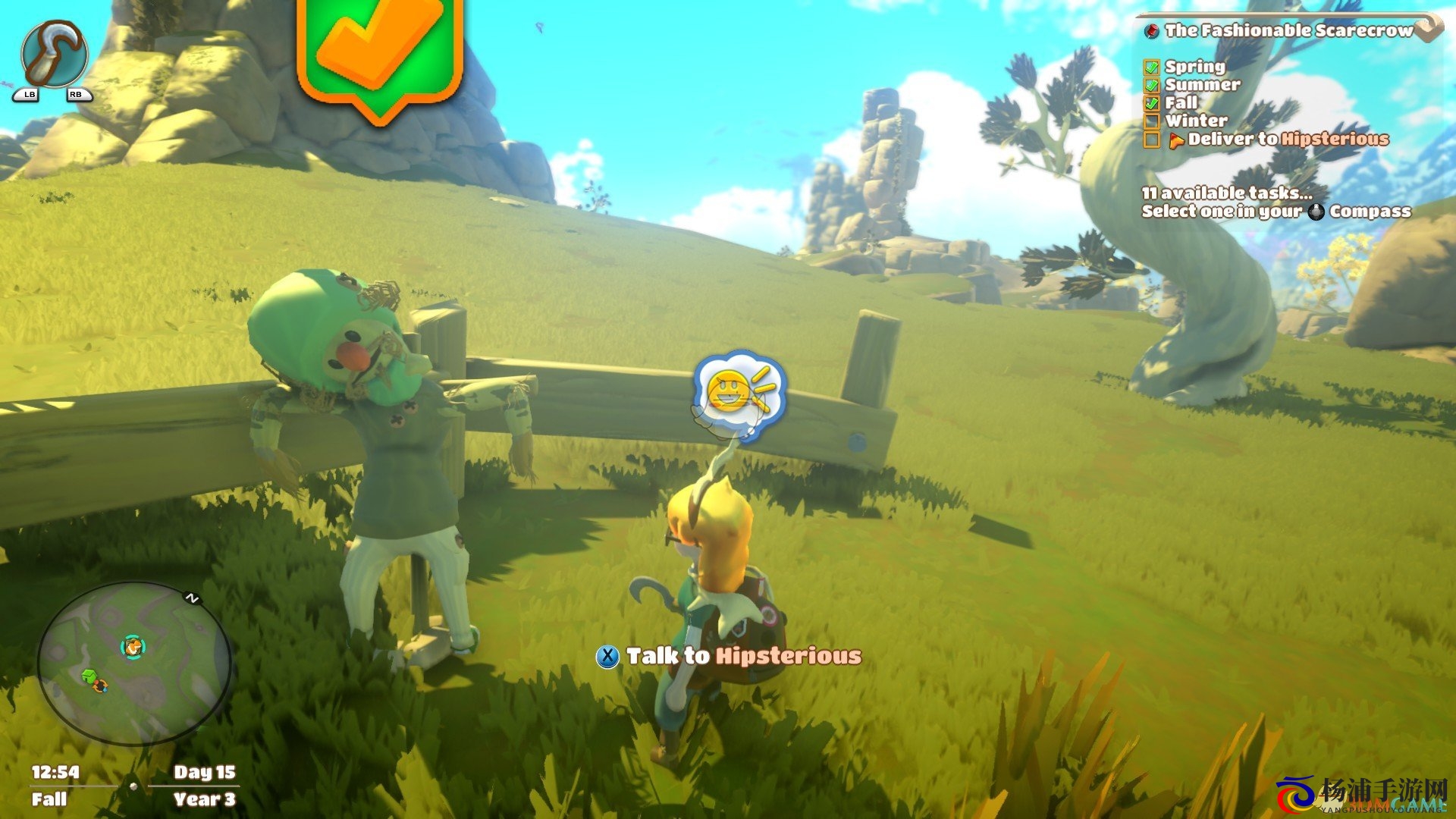Screen dimensions: 1456x819
Task: Select the sickle tool icon
Action: click(55, 55)
